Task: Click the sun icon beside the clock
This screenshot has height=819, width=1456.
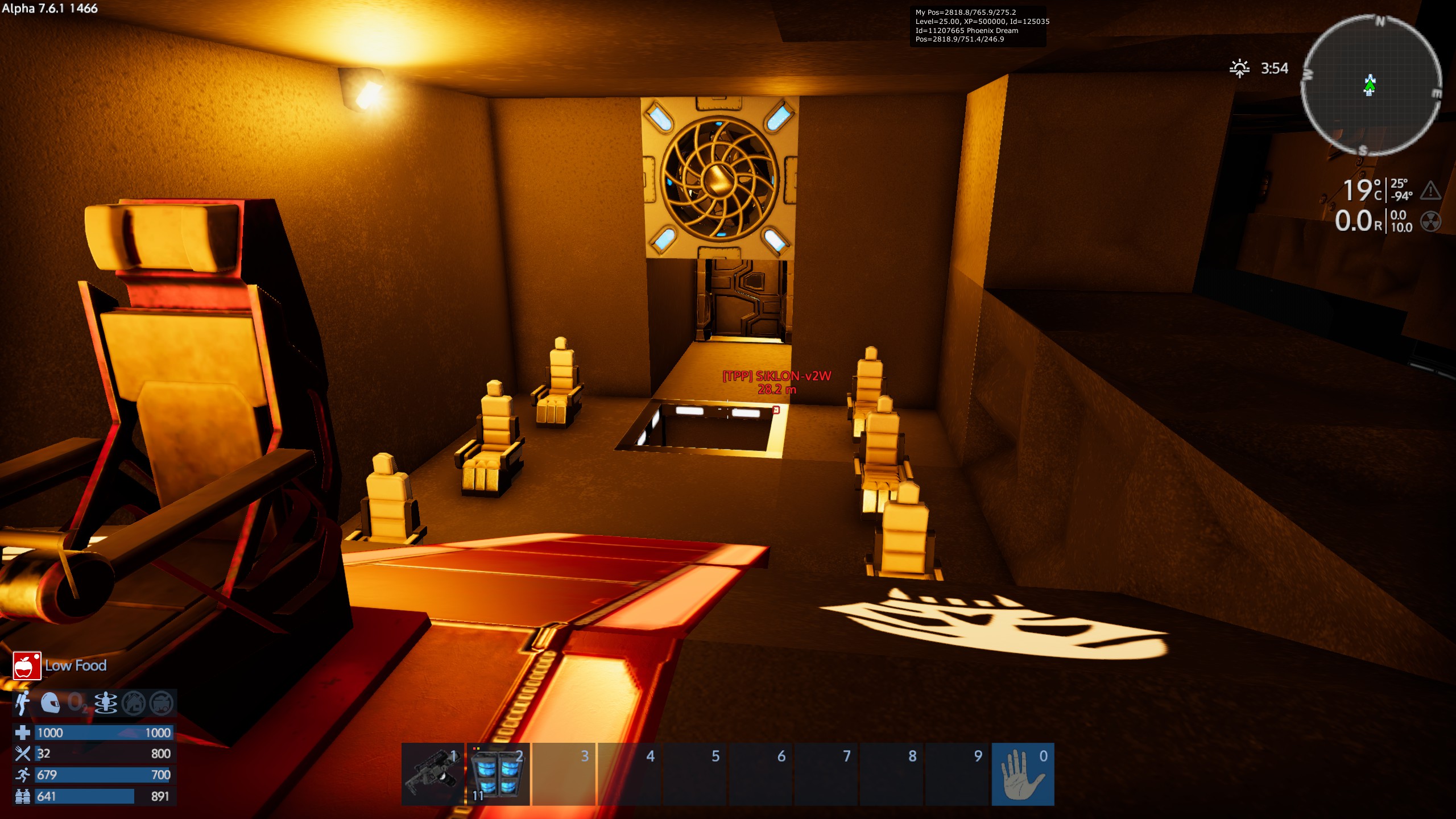Action: 1239,68
